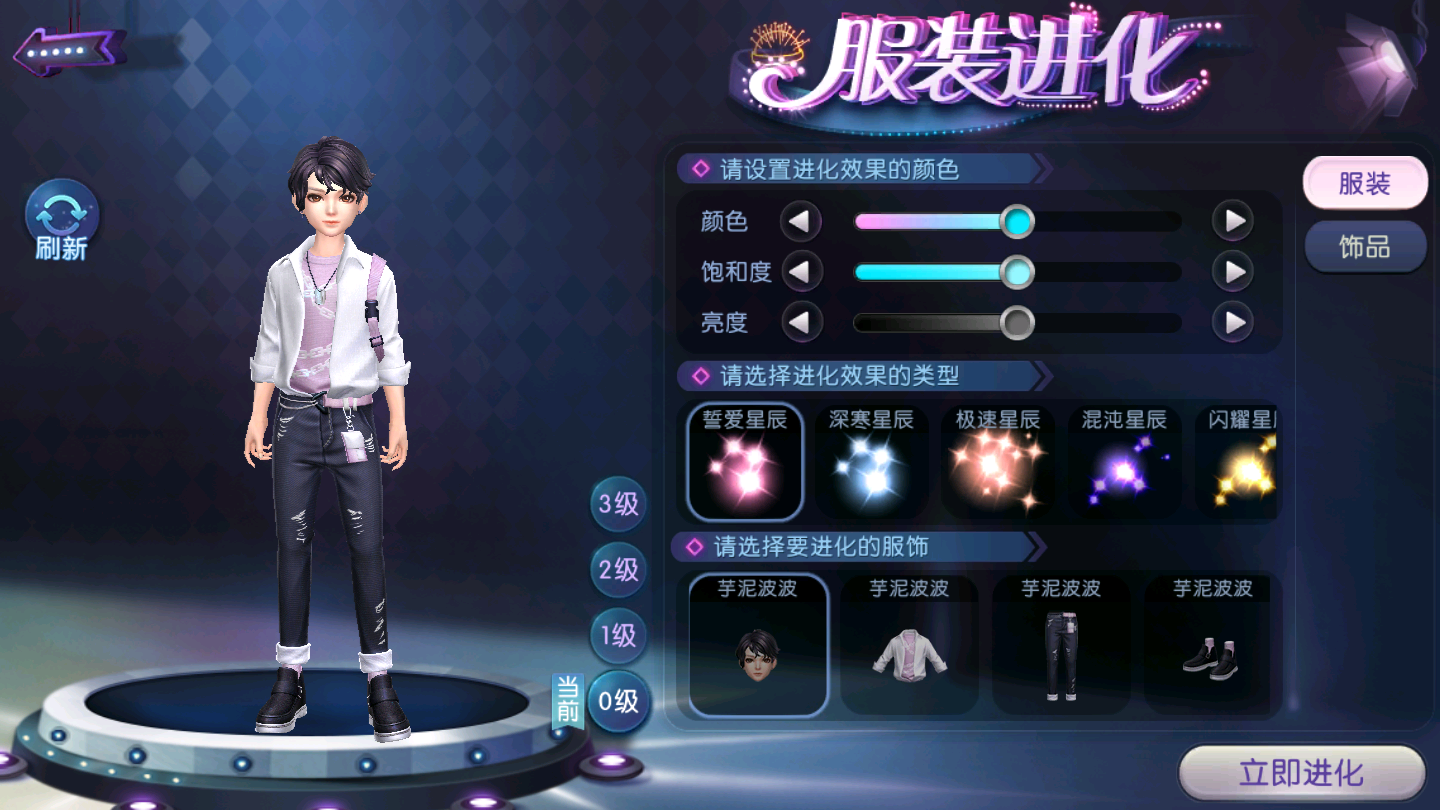
Task: Choose the 深寒星辰 blue sparkle effect
Action: [871, 462]
